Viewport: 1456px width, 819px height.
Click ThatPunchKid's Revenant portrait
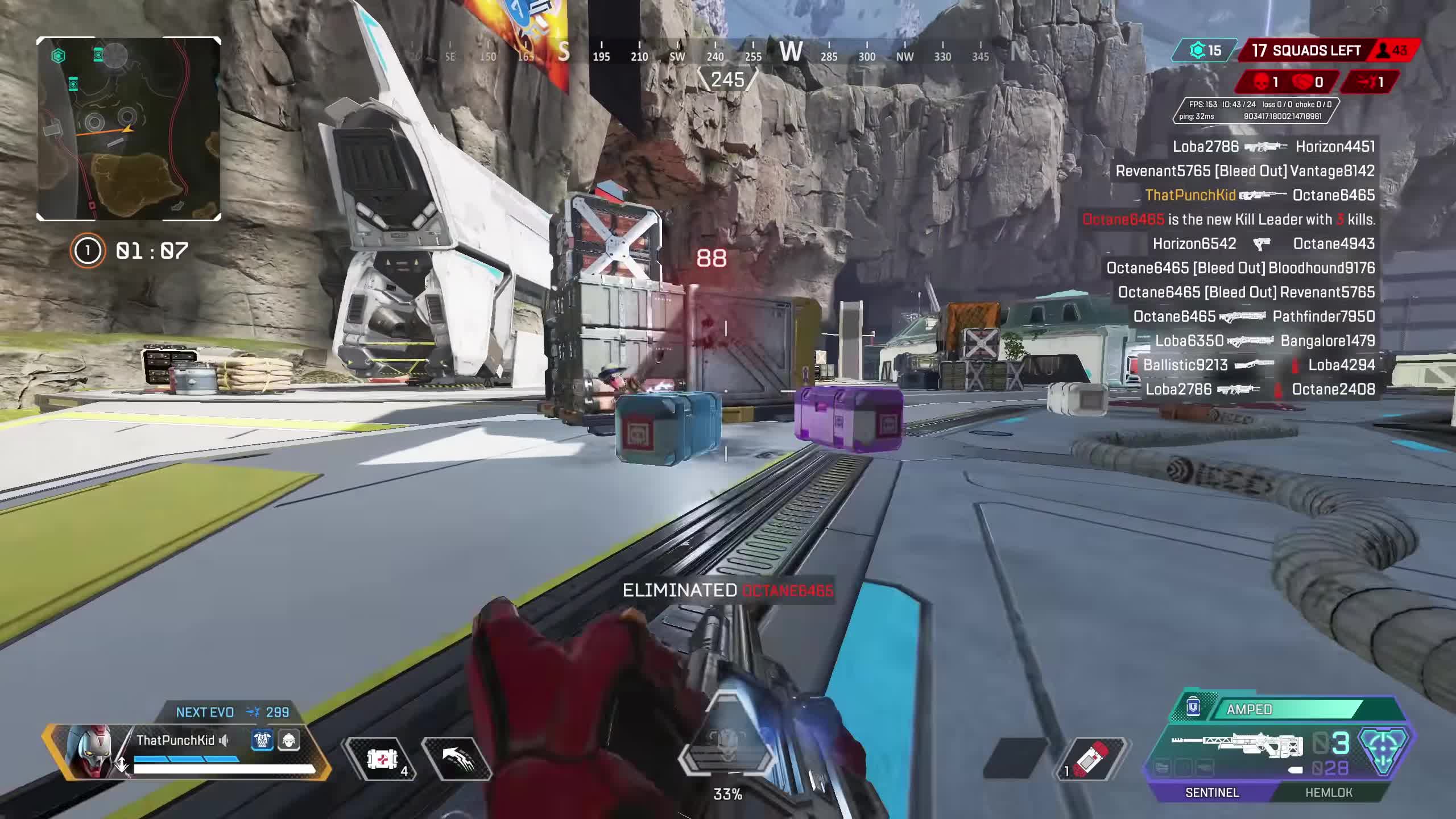click(x=88, y=751)
